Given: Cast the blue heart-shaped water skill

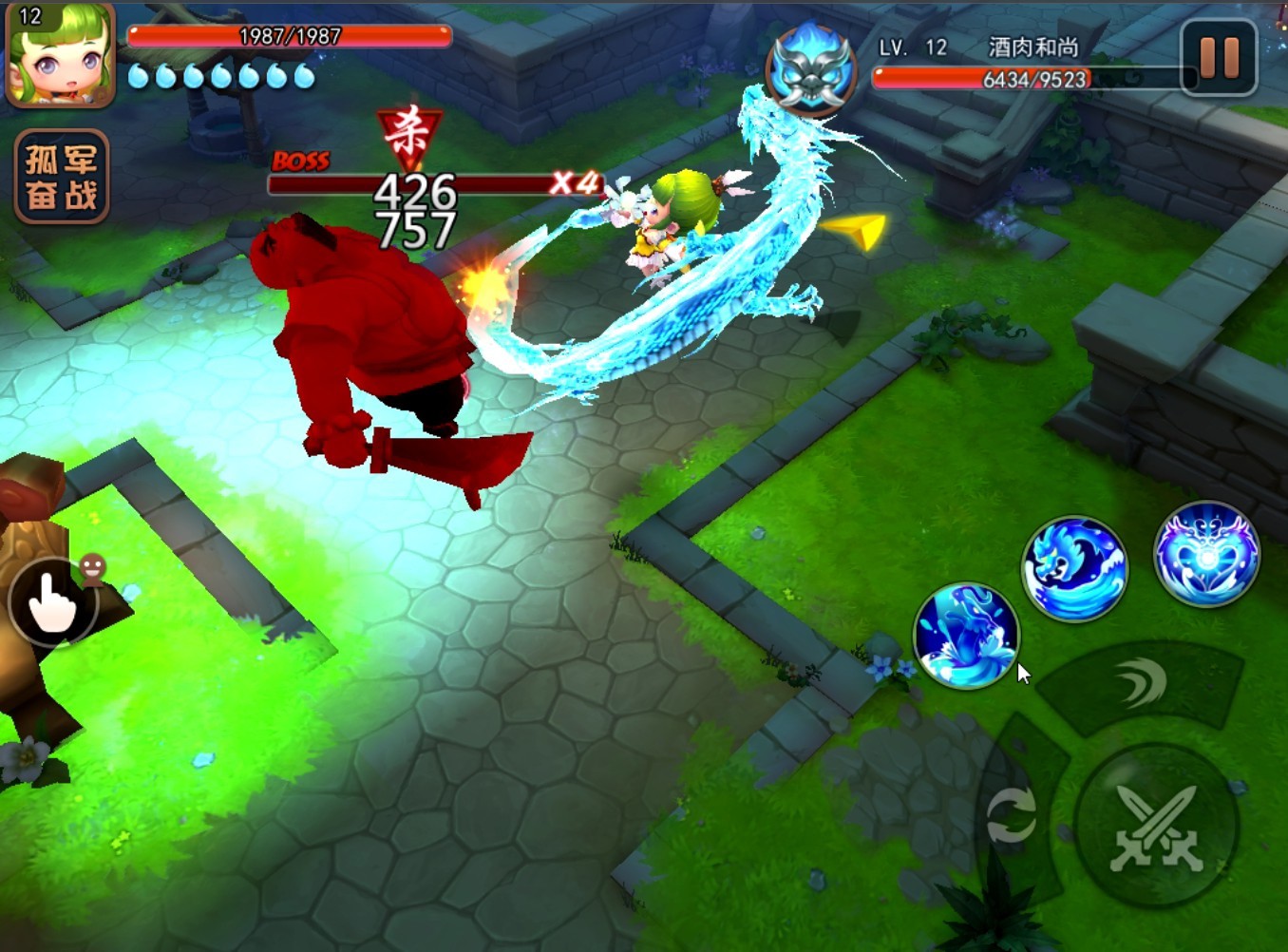Looking at the screenshot, I should tap(1206, 553).
